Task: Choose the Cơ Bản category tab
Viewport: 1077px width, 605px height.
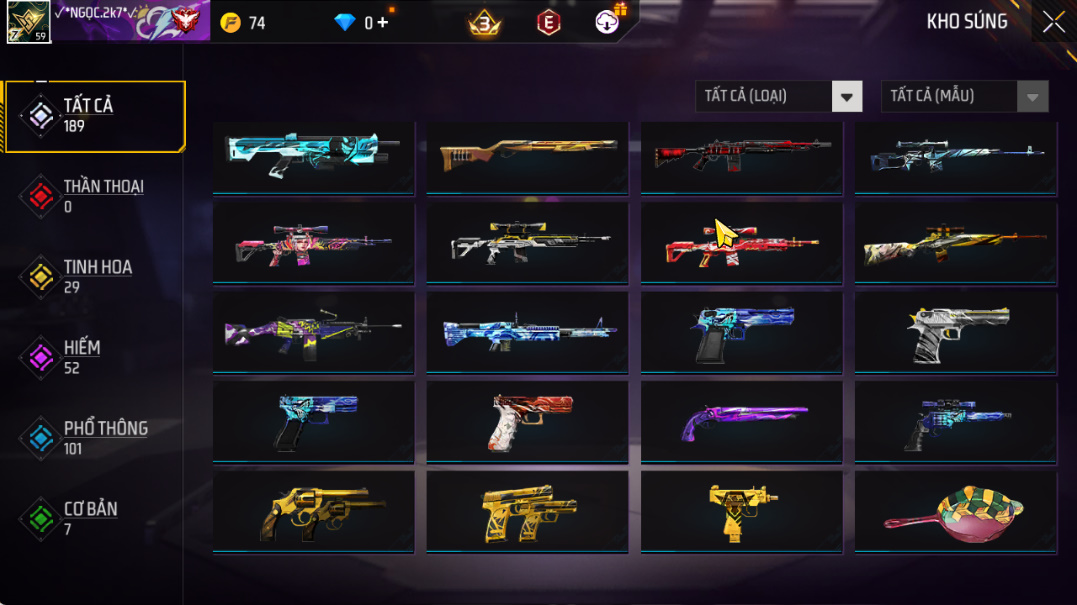Action: point(95,518)
